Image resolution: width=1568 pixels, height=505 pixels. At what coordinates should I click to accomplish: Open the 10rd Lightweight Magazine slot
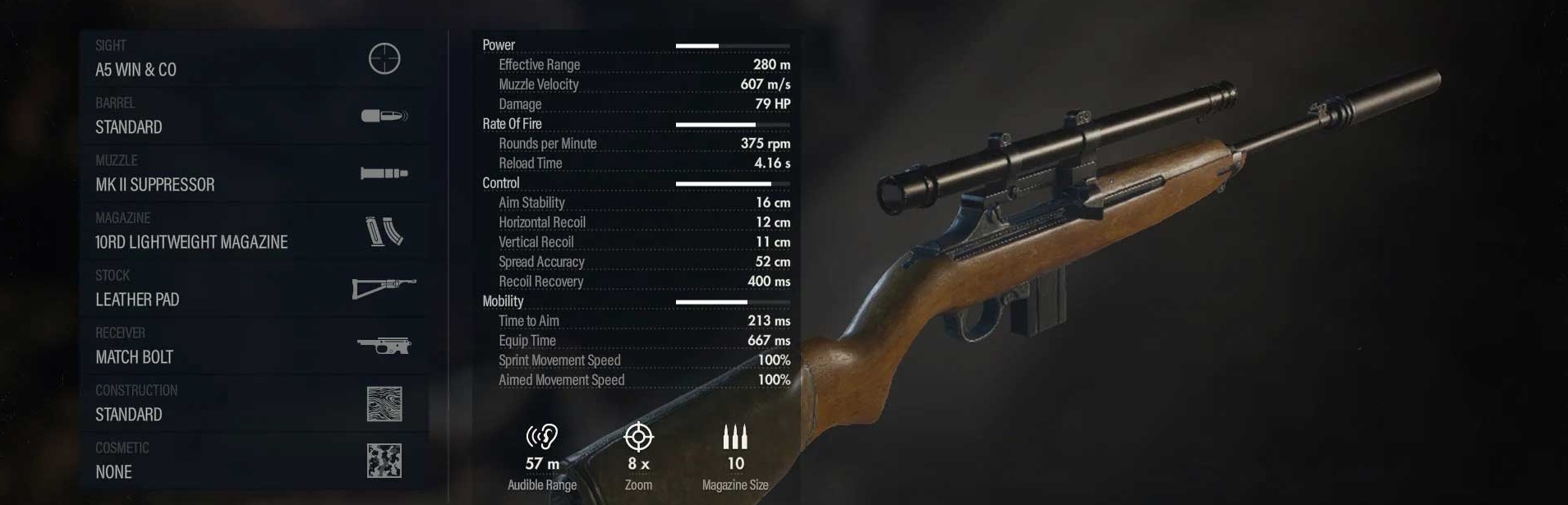pyautogui.click(x=253, y=231)
